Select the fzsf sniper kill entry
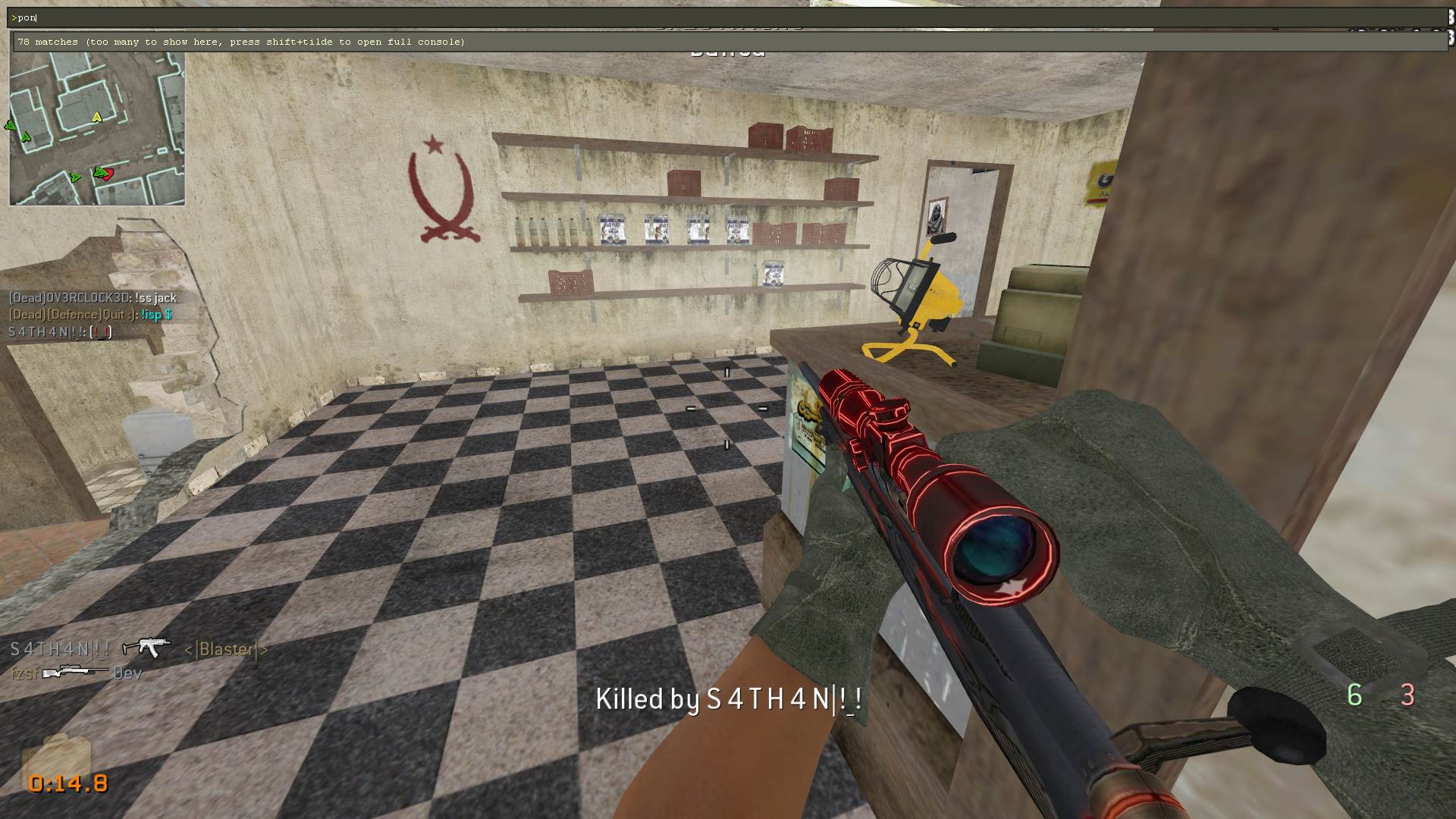This screenshot has height=819, width=1456. 76,673
